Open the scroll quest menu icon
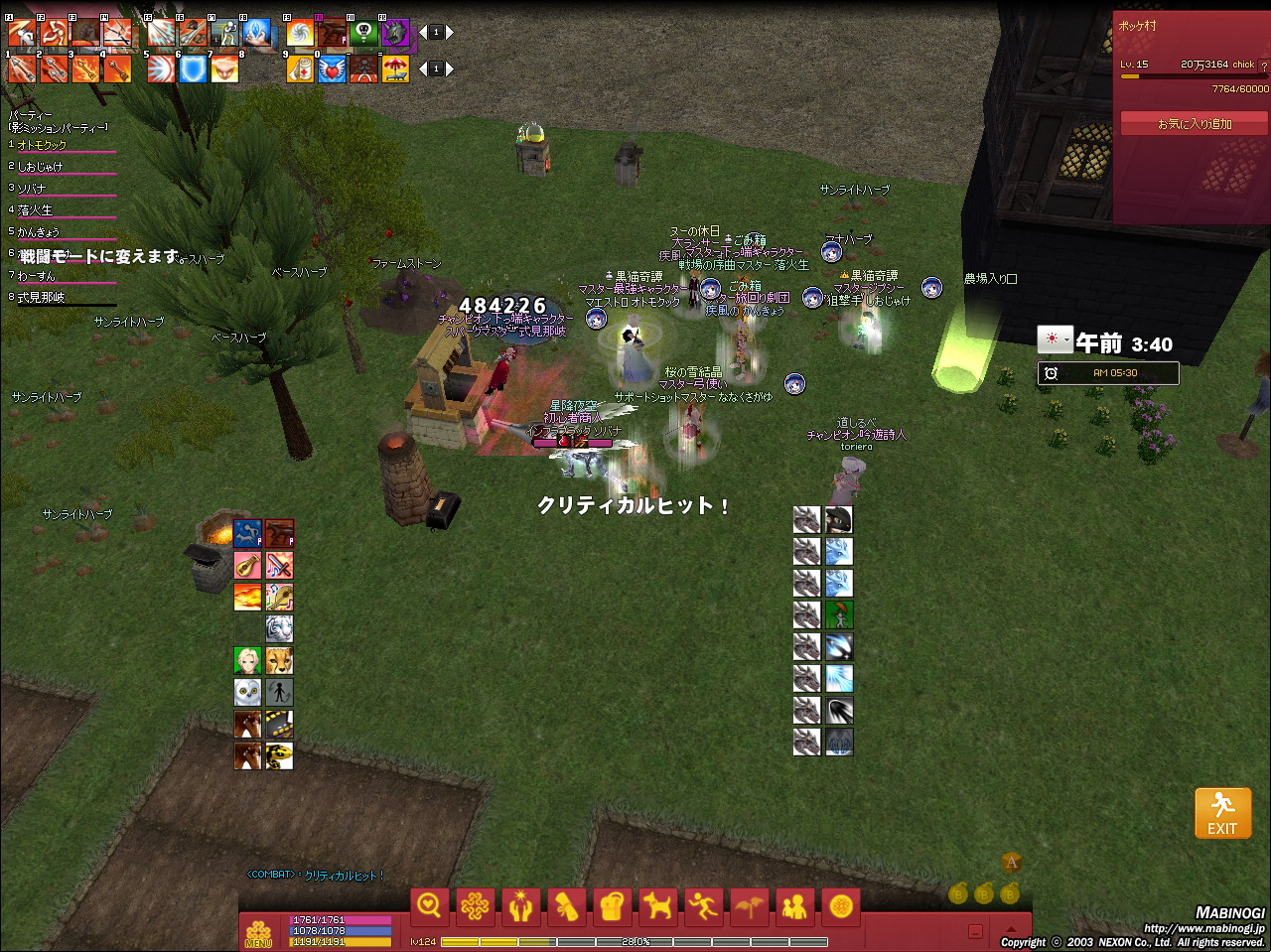Screen dimensions: 1271x952 [566, 905]
